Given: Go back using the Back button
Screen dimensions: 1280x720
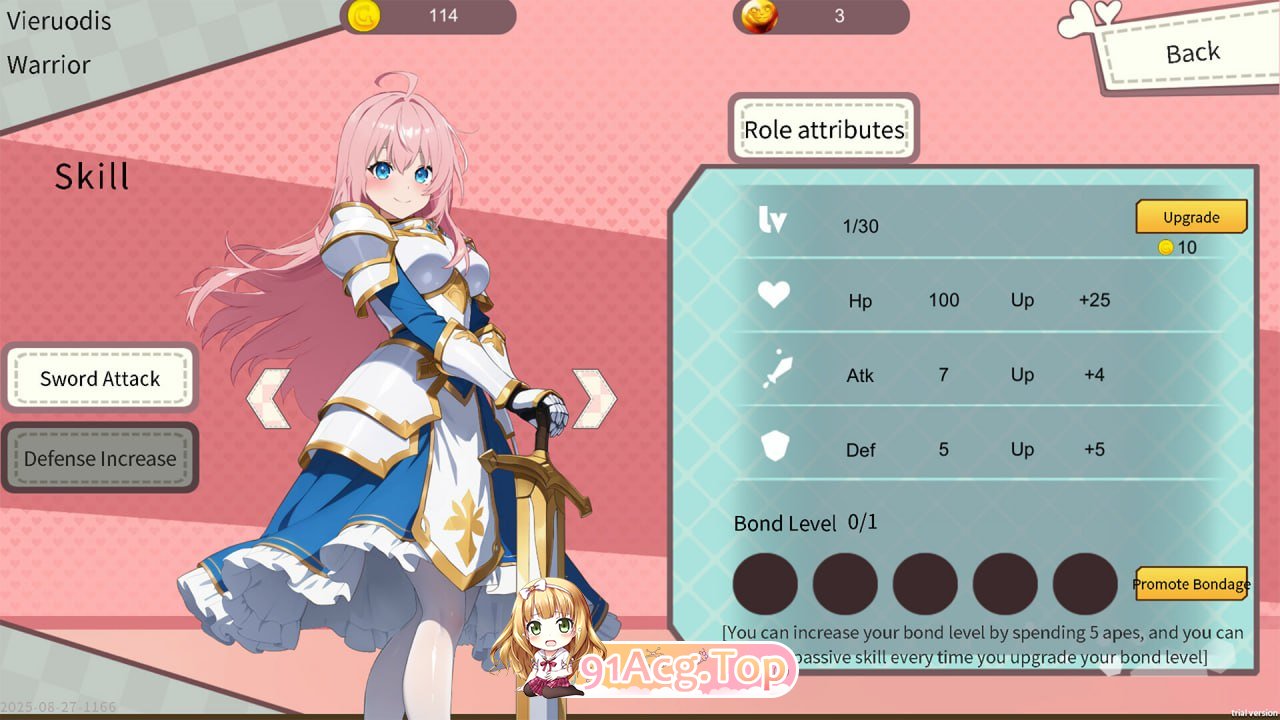Looking at the screenshot, I should [1192, 53].
